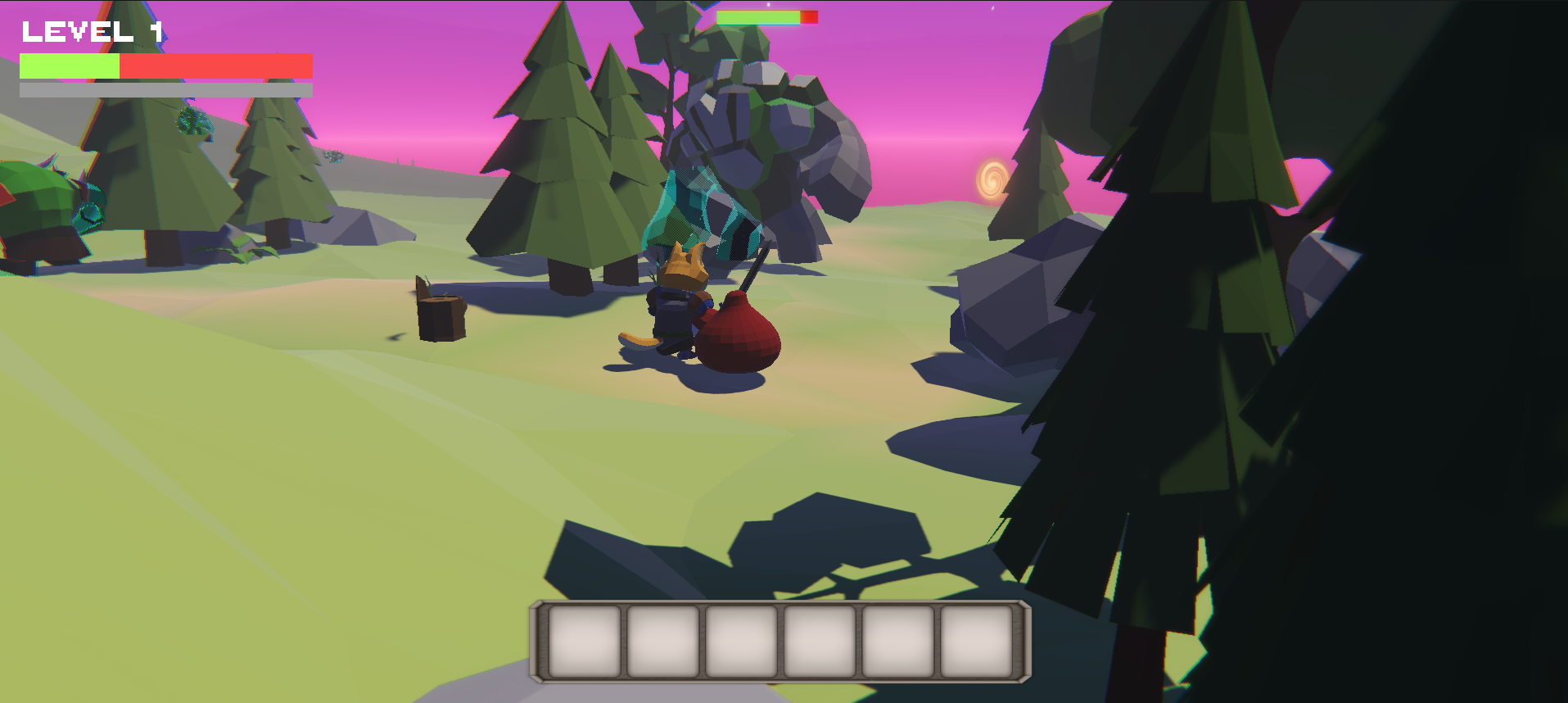Click the LEVEL 1 label
The width and height of the screenshot is (1568, 703).
pyautogui.click(x=90, y=31)
